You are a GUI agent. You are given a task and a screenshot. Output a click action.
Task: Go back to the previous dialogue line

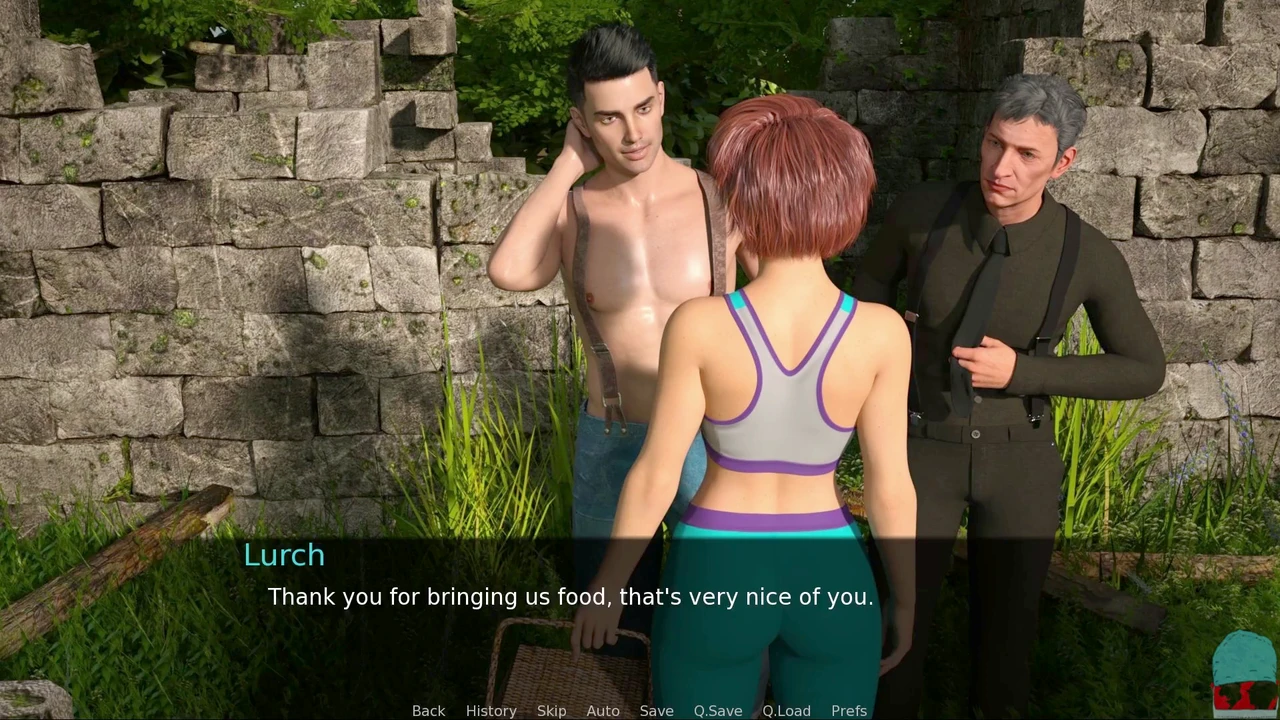tap(428, 710)
